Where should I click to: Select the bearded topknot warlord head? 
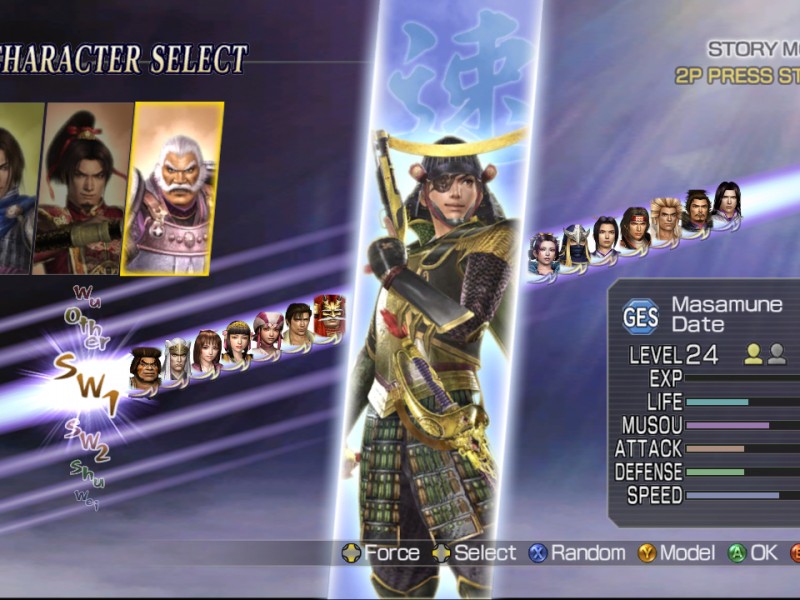point(696,209)
